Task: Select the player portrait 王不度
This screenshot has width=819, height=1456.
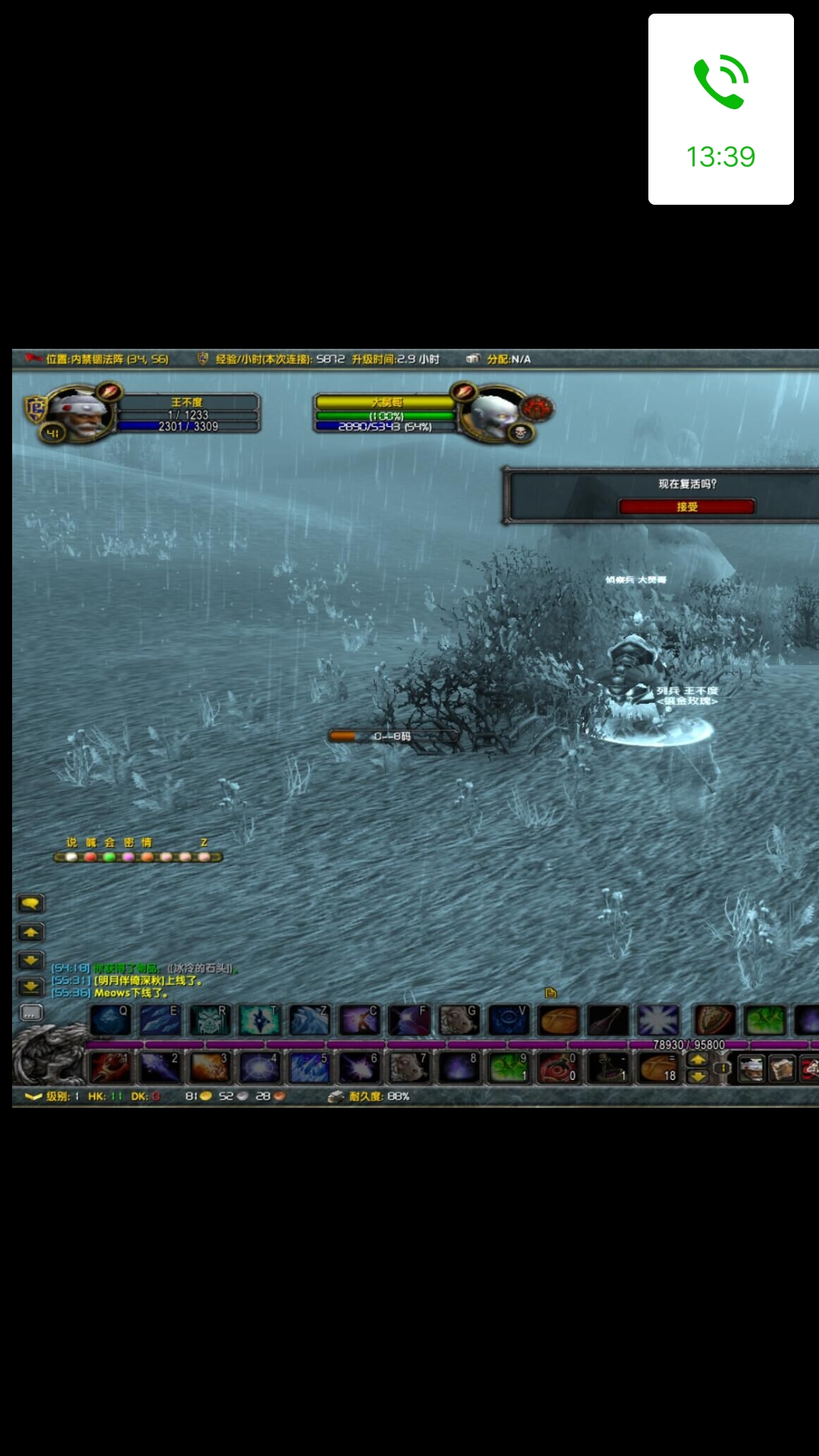Action: pos(80,413)
